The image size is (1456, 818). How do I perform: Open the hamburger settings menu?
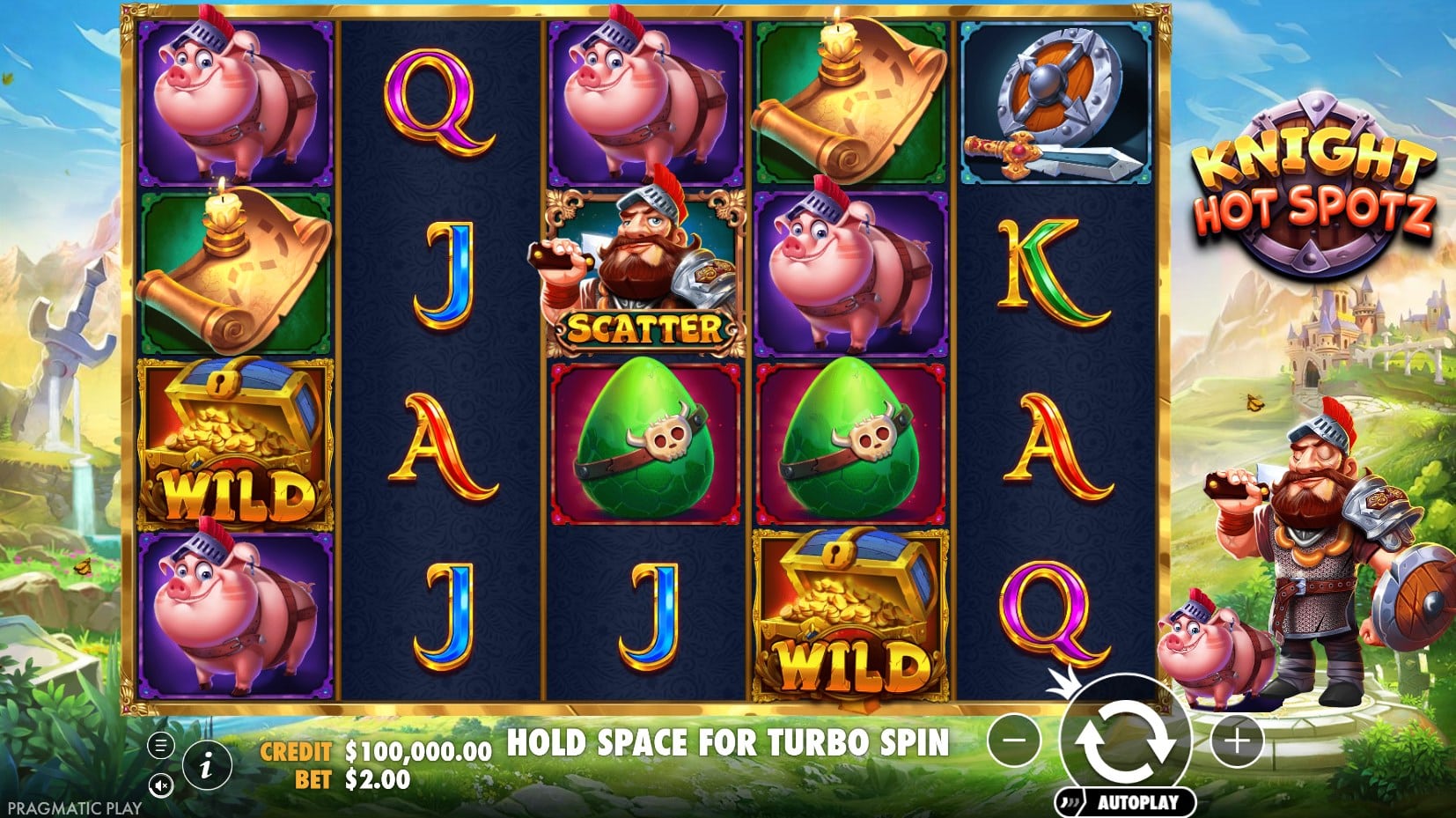pyautogui.click(x=160, y=747)
